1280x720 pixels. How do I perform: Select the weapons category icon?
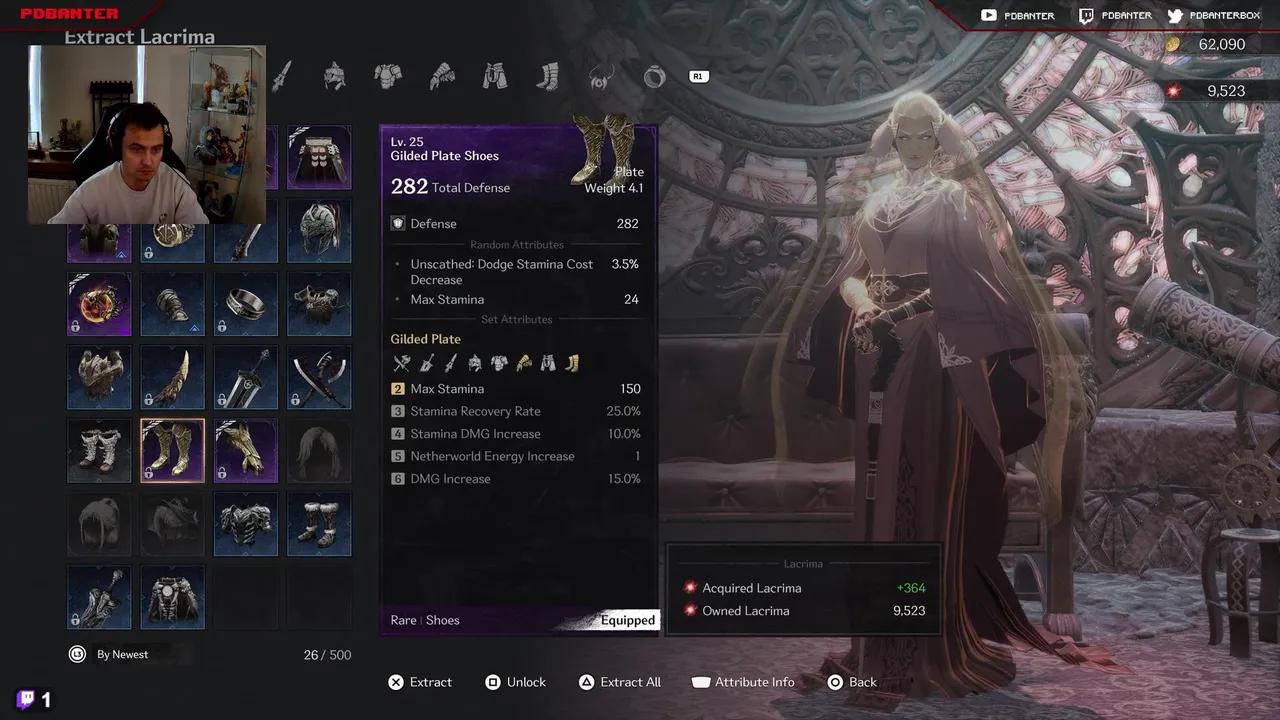[x=281, y=75]
